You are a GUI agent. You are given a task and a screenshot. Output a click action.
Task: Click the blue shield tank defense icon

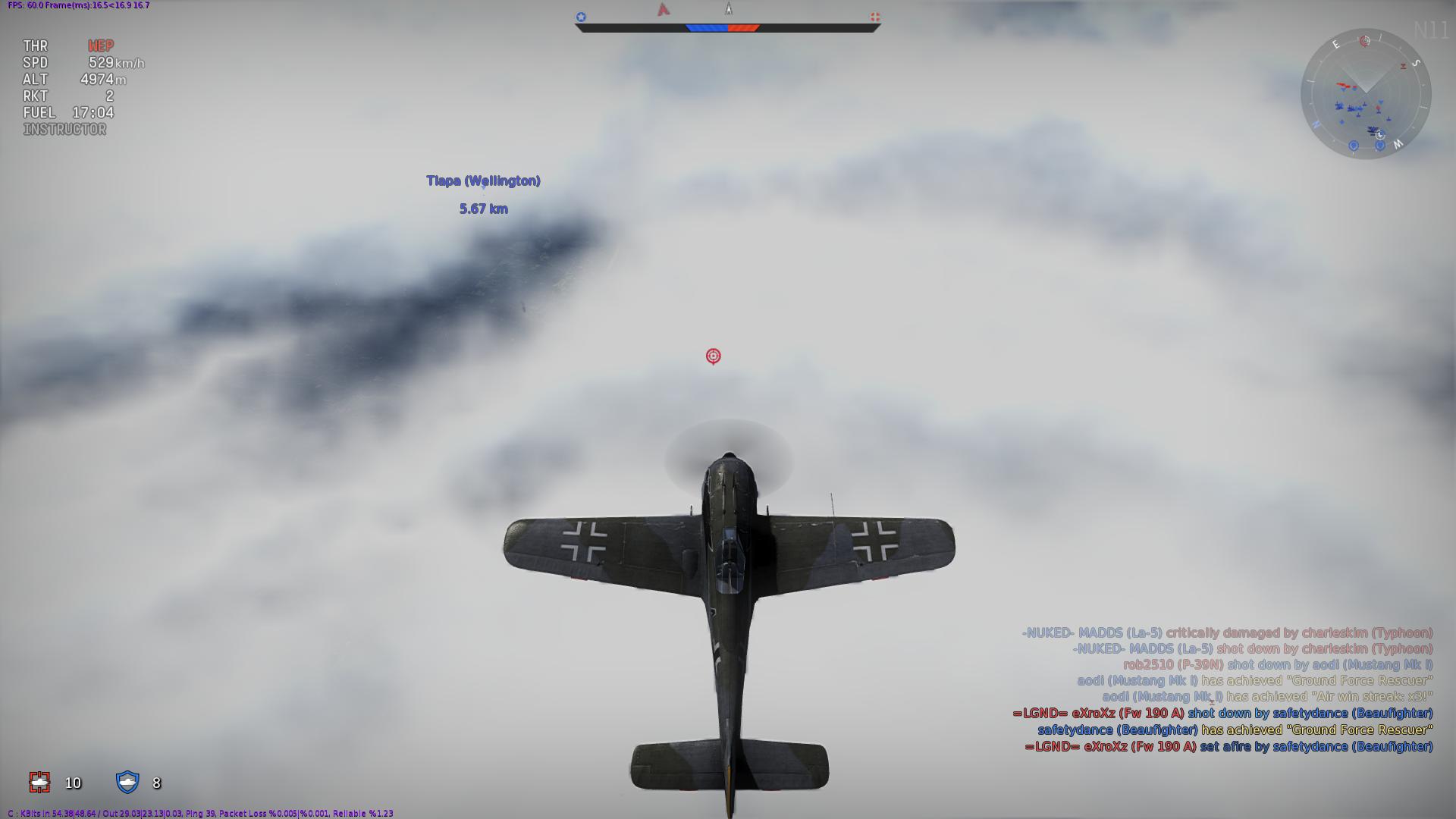tap(129, 782)
